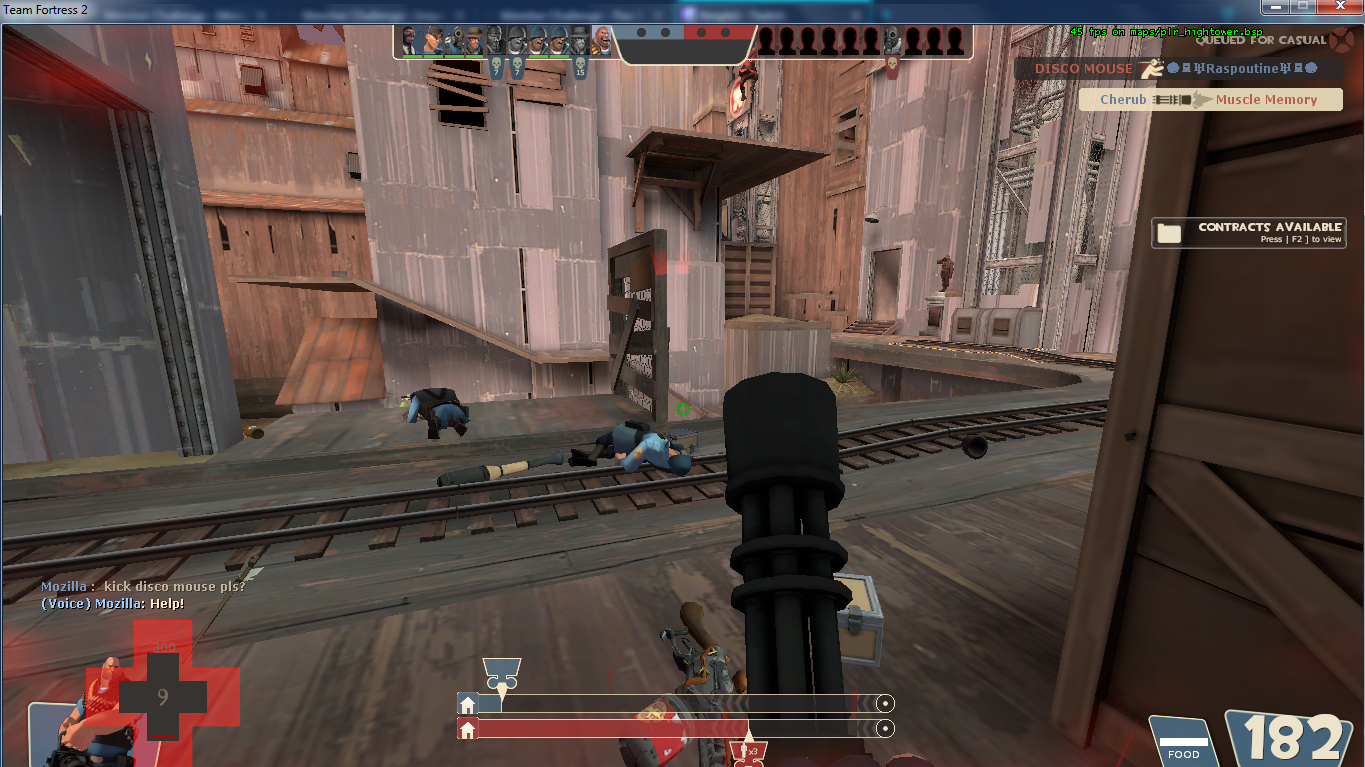
Task: Click the BLU track home icon
Action: tap(468, 704)
